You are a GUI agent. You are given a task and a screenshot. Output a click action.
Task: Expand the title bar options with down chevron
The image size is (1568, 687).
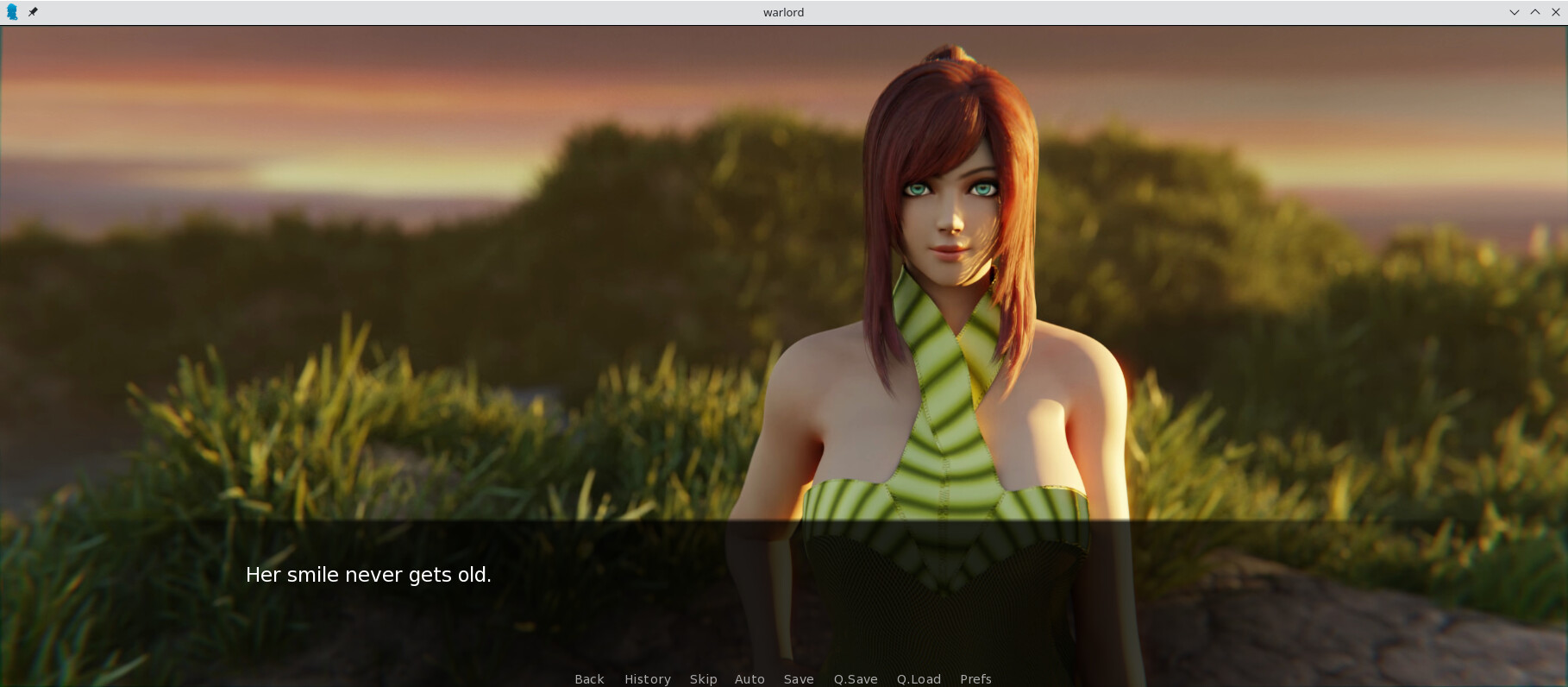pyautogui.click(x=1515, y=12)
